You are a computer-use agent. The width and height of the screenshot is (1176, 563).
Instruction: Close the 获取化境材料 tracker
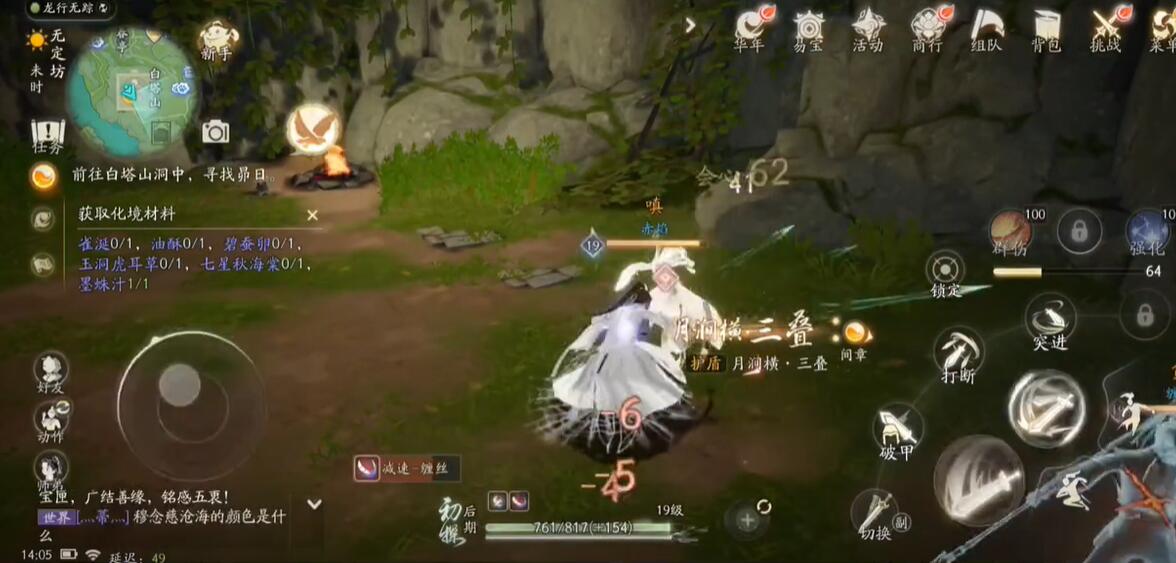[312, 215]
